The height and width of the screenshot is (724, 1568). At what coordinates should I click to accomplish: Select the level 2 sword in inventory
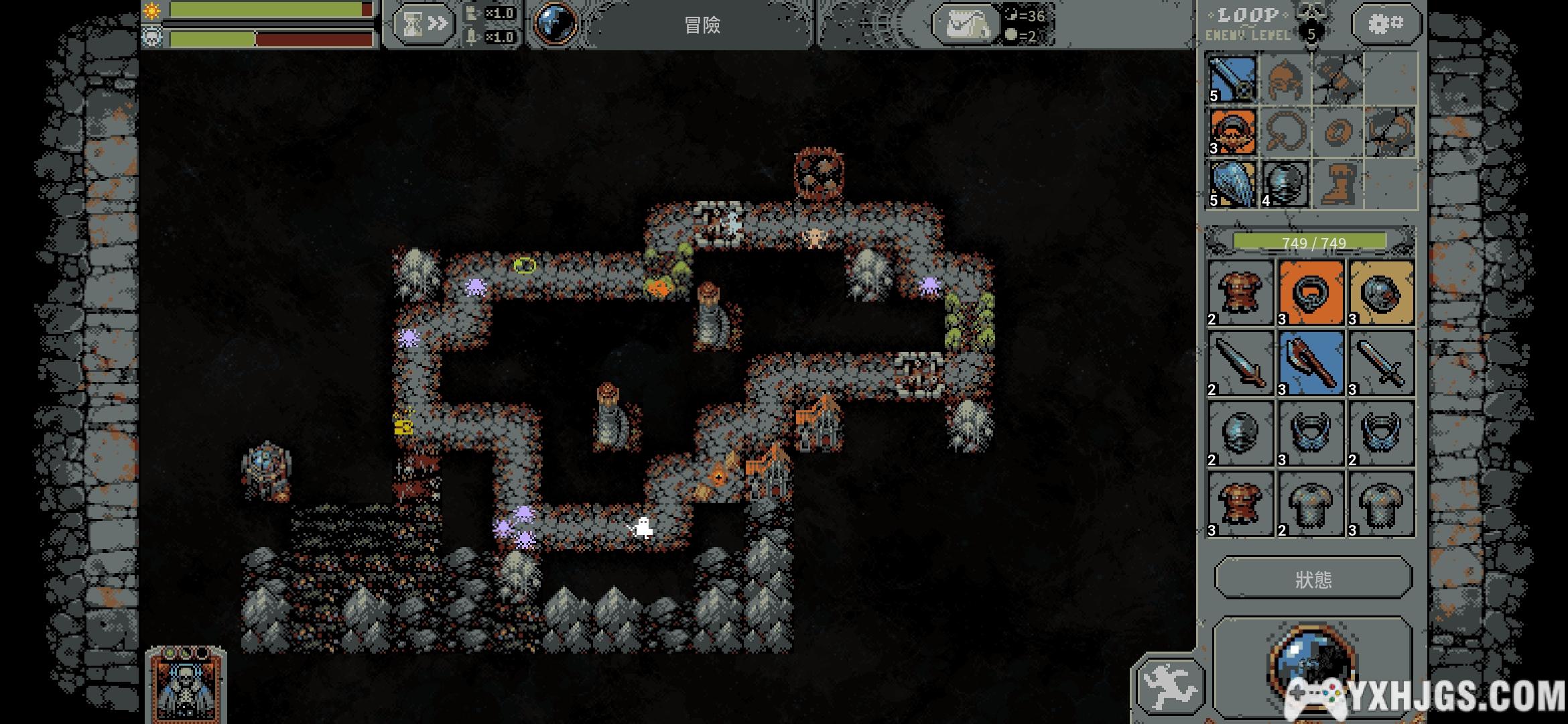pyautogui.click(x=1240, y=363)
